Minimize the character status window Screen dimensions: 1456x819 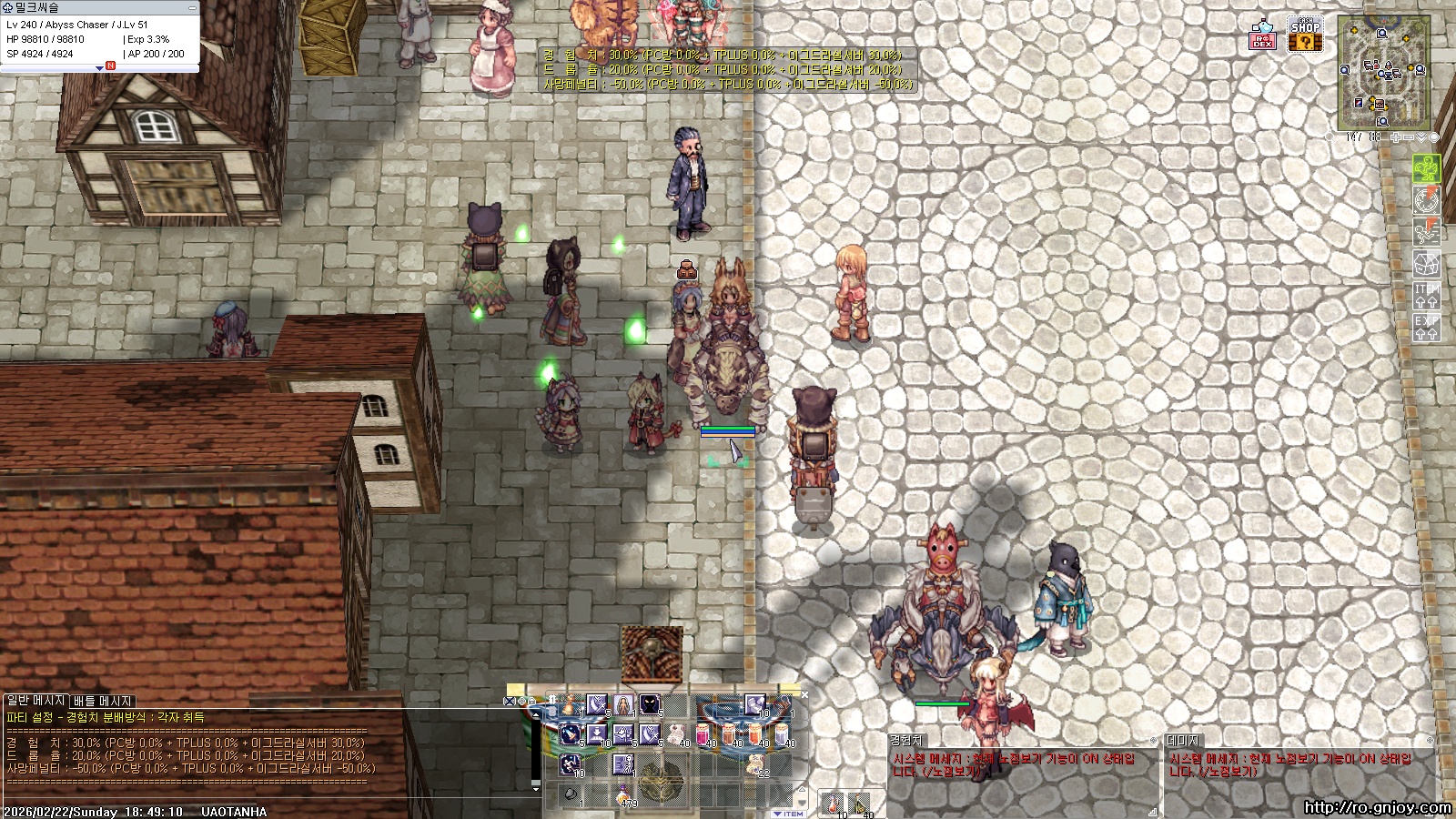click(x=191, y=7)
